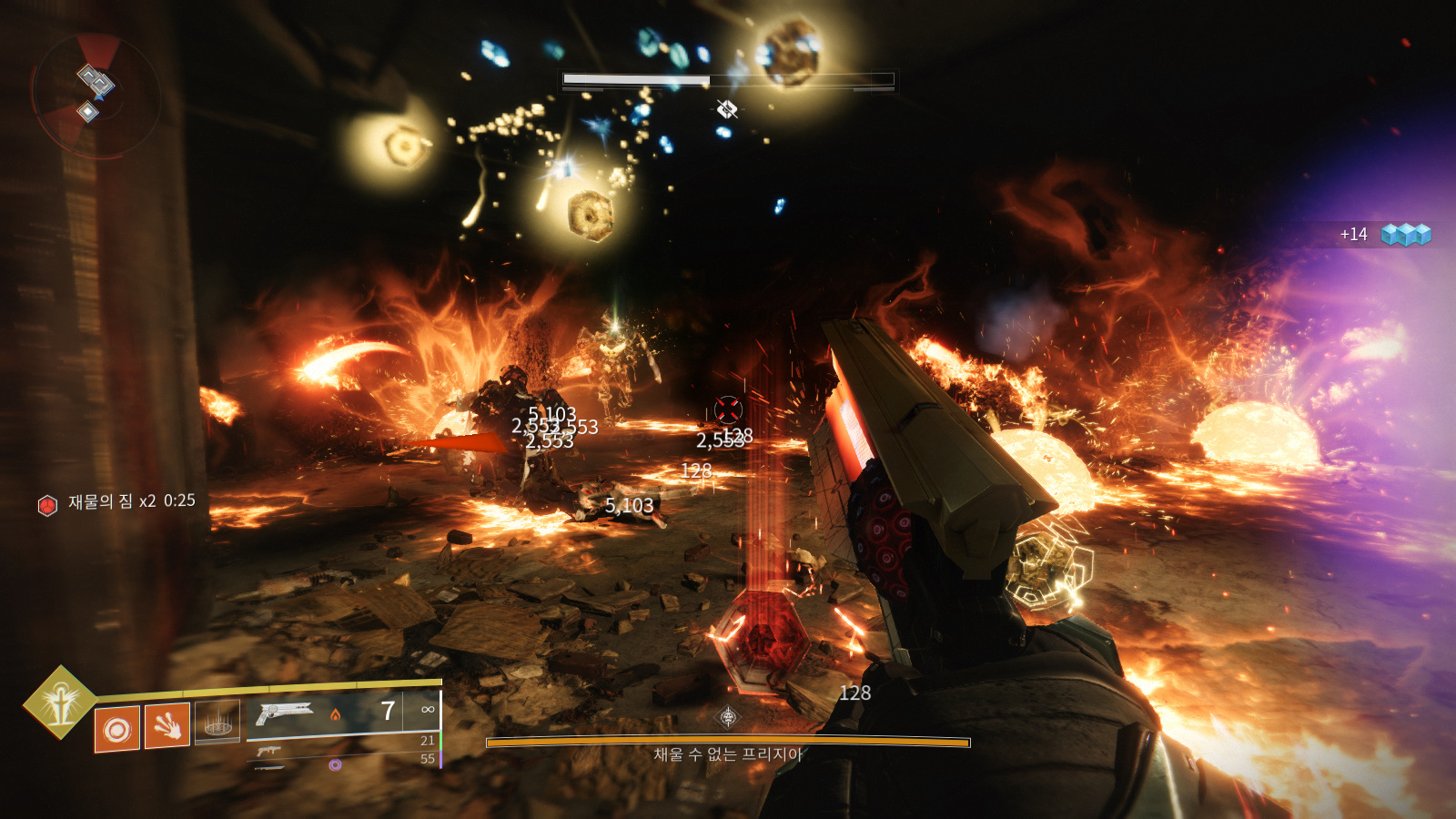
Task: Activate the Well of Radiance super icon
Action: pos(59,702)
